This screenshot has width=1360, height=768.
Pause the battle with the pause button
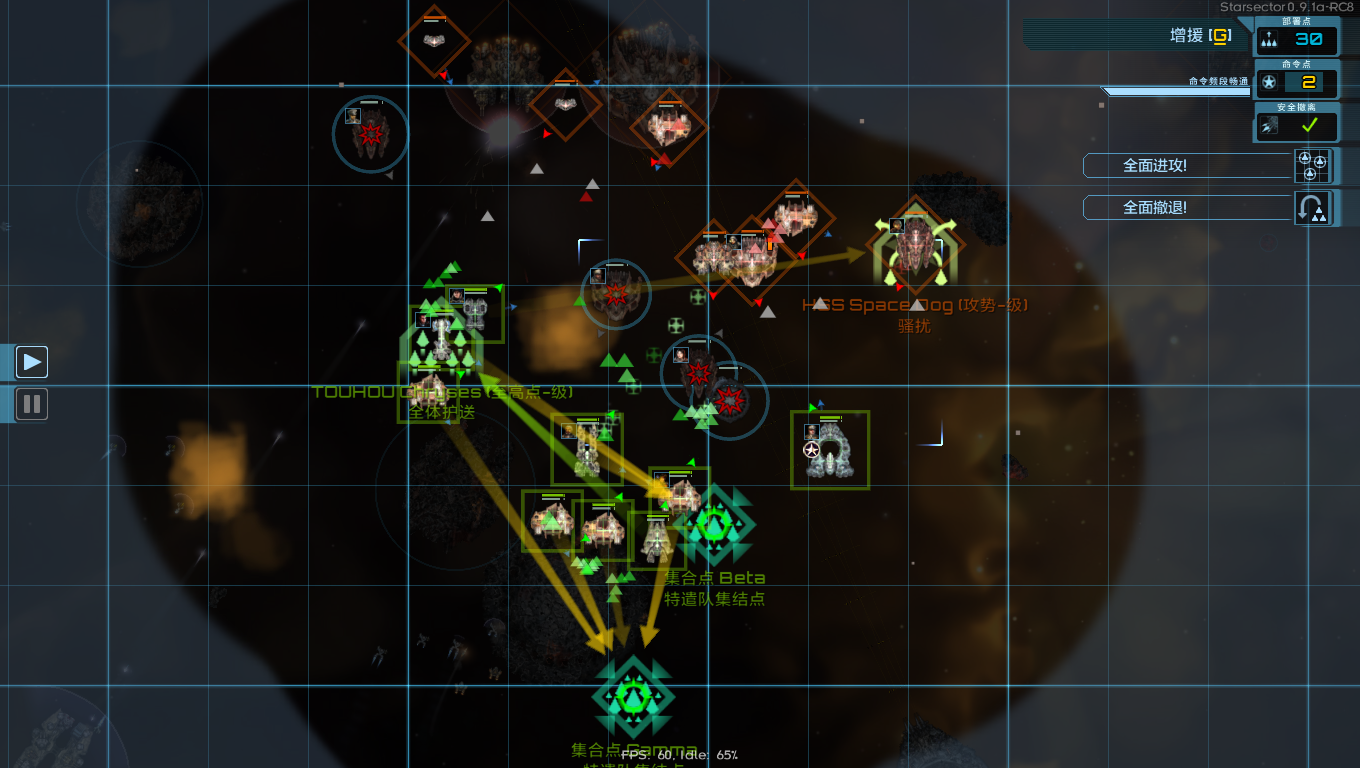pyautogui.click(x=32, y=404)
